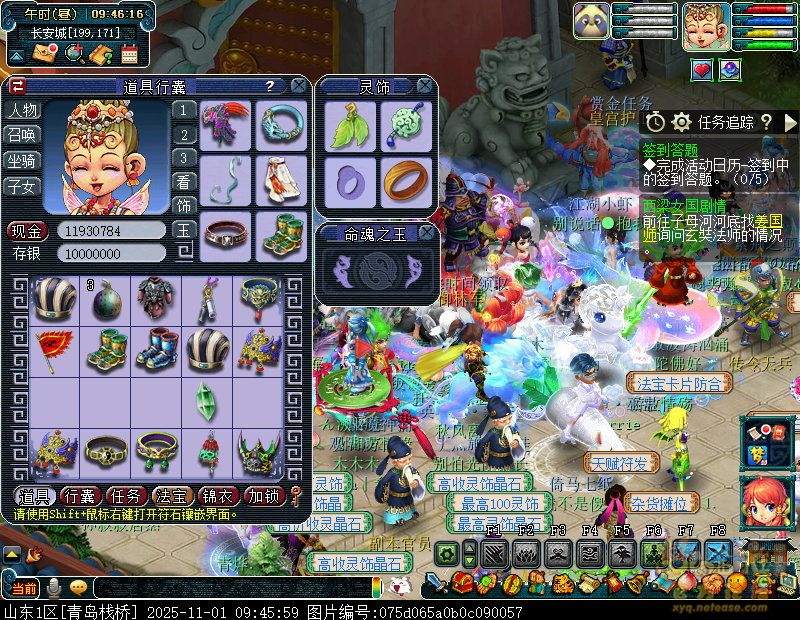Image resolution: width=800 pixels, height=620 pixels.
Task: Open the 任务追踪 settings gear
Action: pos(682,122)
